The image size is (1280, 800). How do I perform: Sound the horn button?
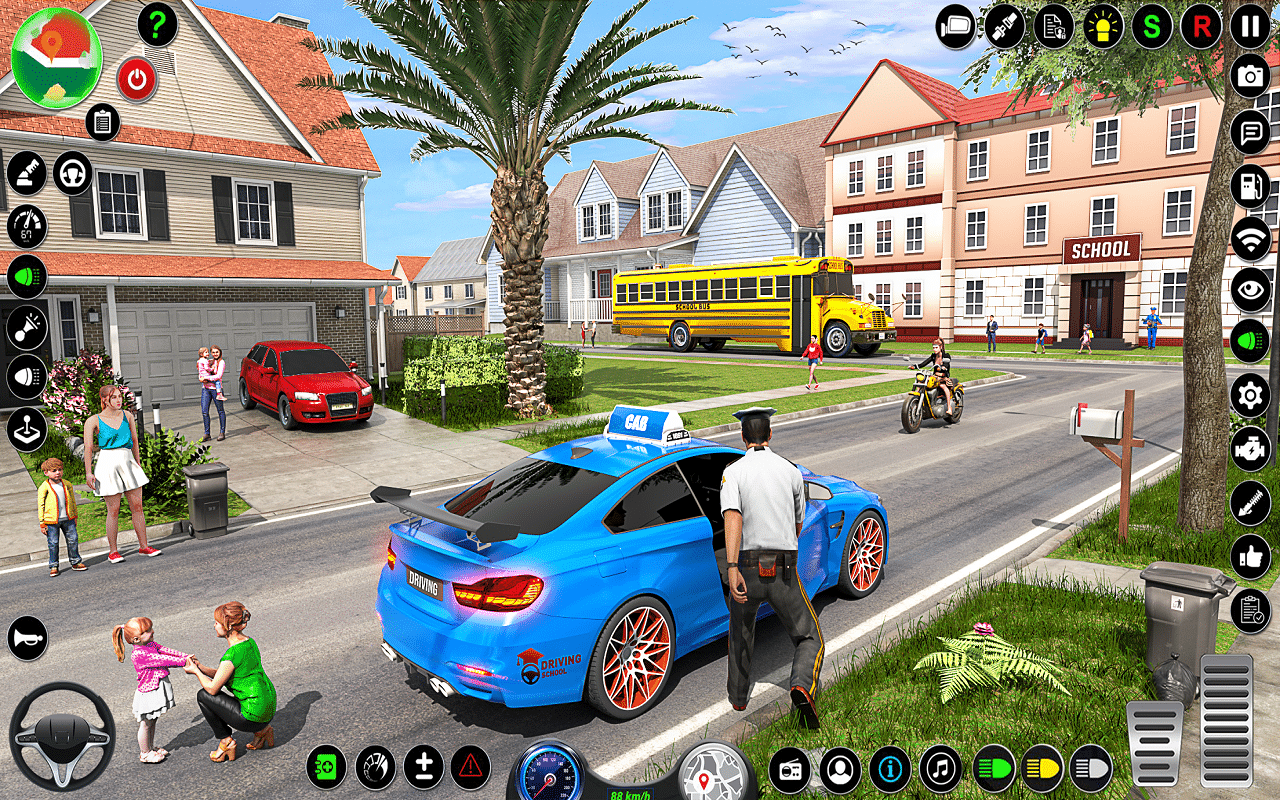[x=27, y=638]
